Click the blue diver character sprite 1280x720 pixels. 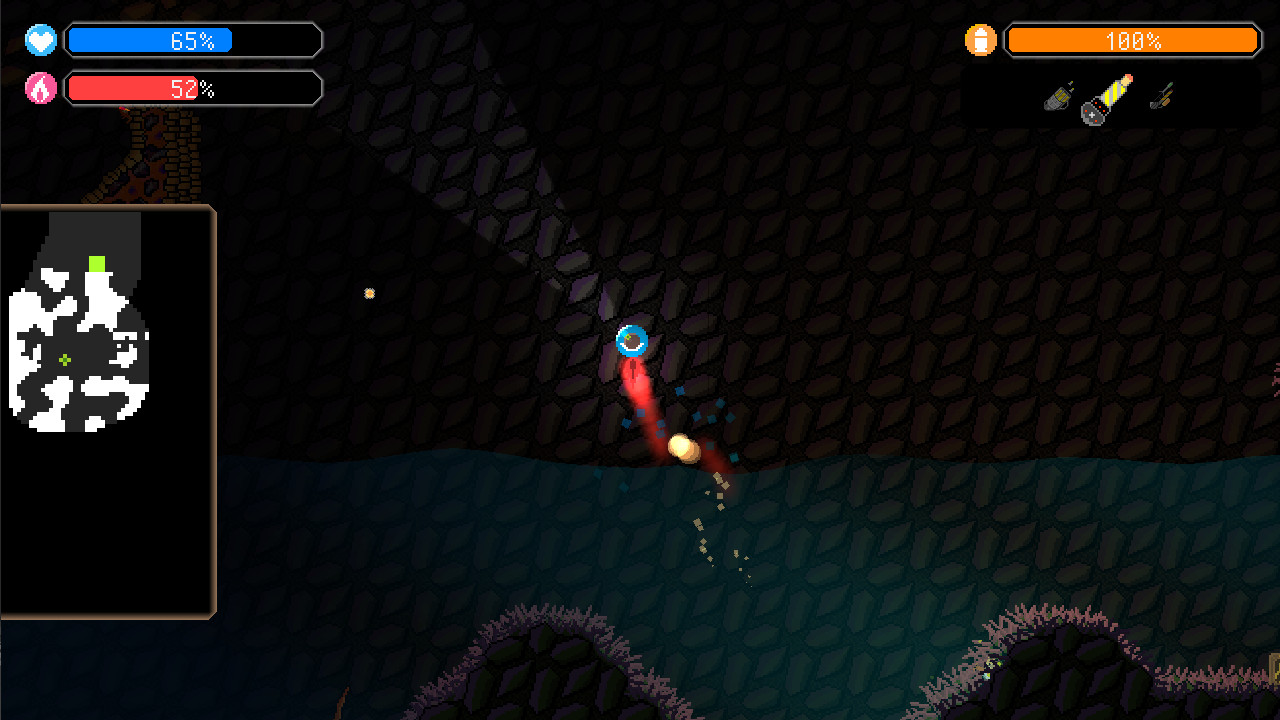click(x=633, y=341)
